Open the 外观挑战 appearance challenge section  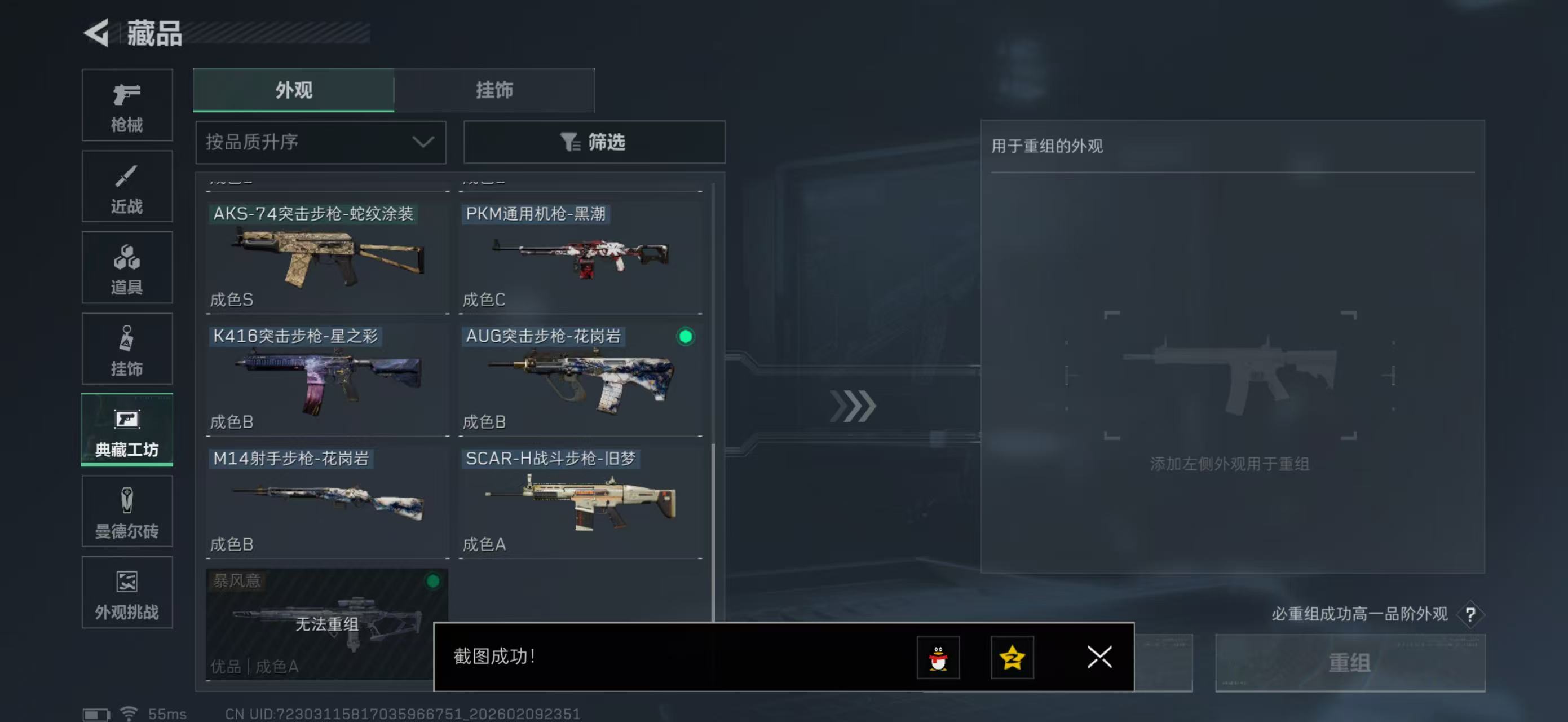click(x=127, y=592)
